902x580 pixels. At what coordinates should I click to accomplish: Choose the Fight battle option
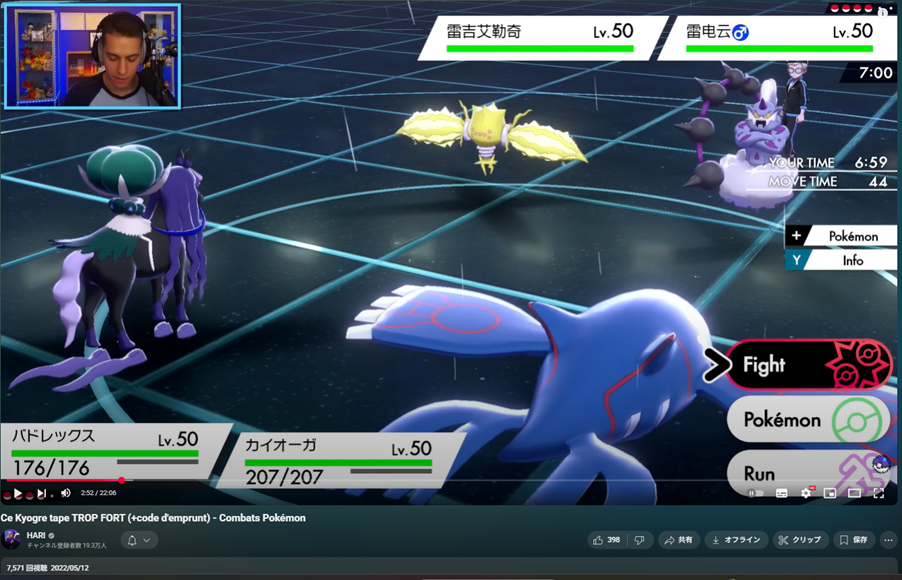[x=805, y=366]
